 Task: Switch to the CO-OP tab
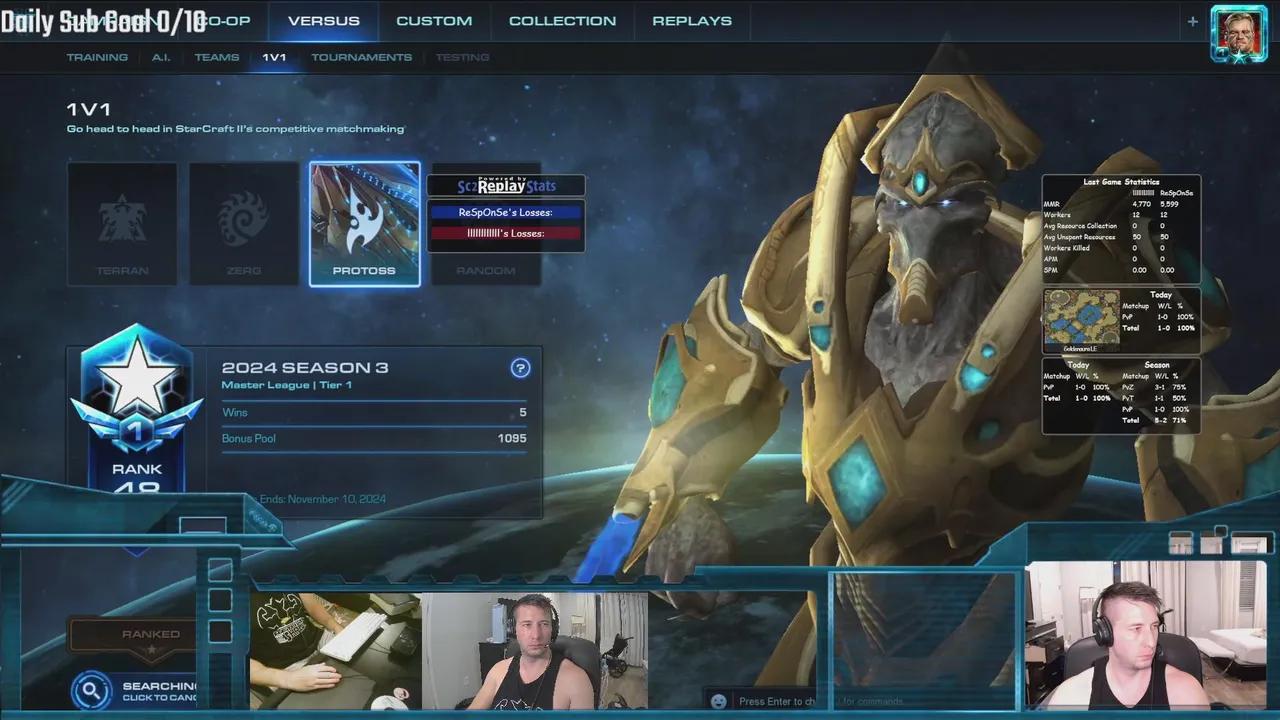click(226, 20)
